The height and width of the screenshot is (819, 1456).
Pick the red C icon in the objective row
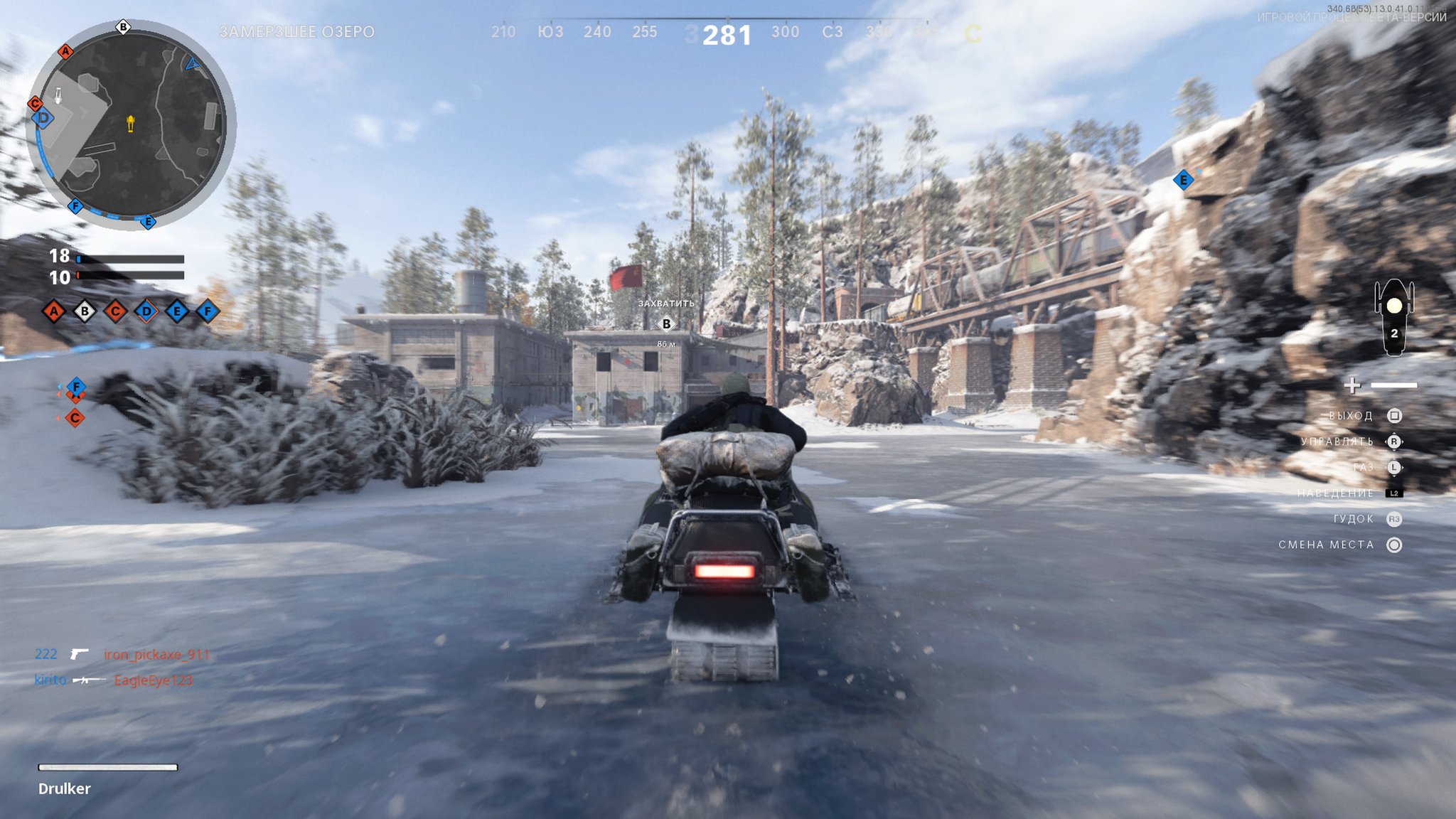pos(115,311)
